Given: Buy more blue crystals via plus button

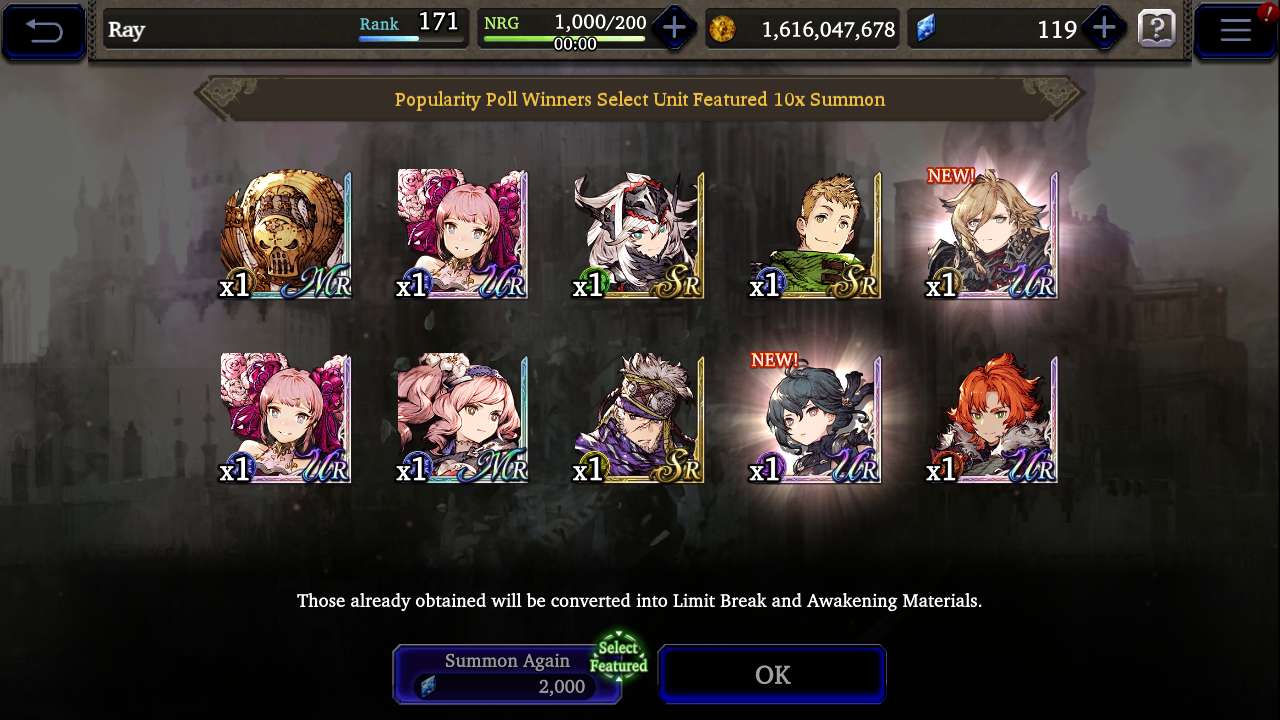Looking at the screenshot, I should point(1104,29).
